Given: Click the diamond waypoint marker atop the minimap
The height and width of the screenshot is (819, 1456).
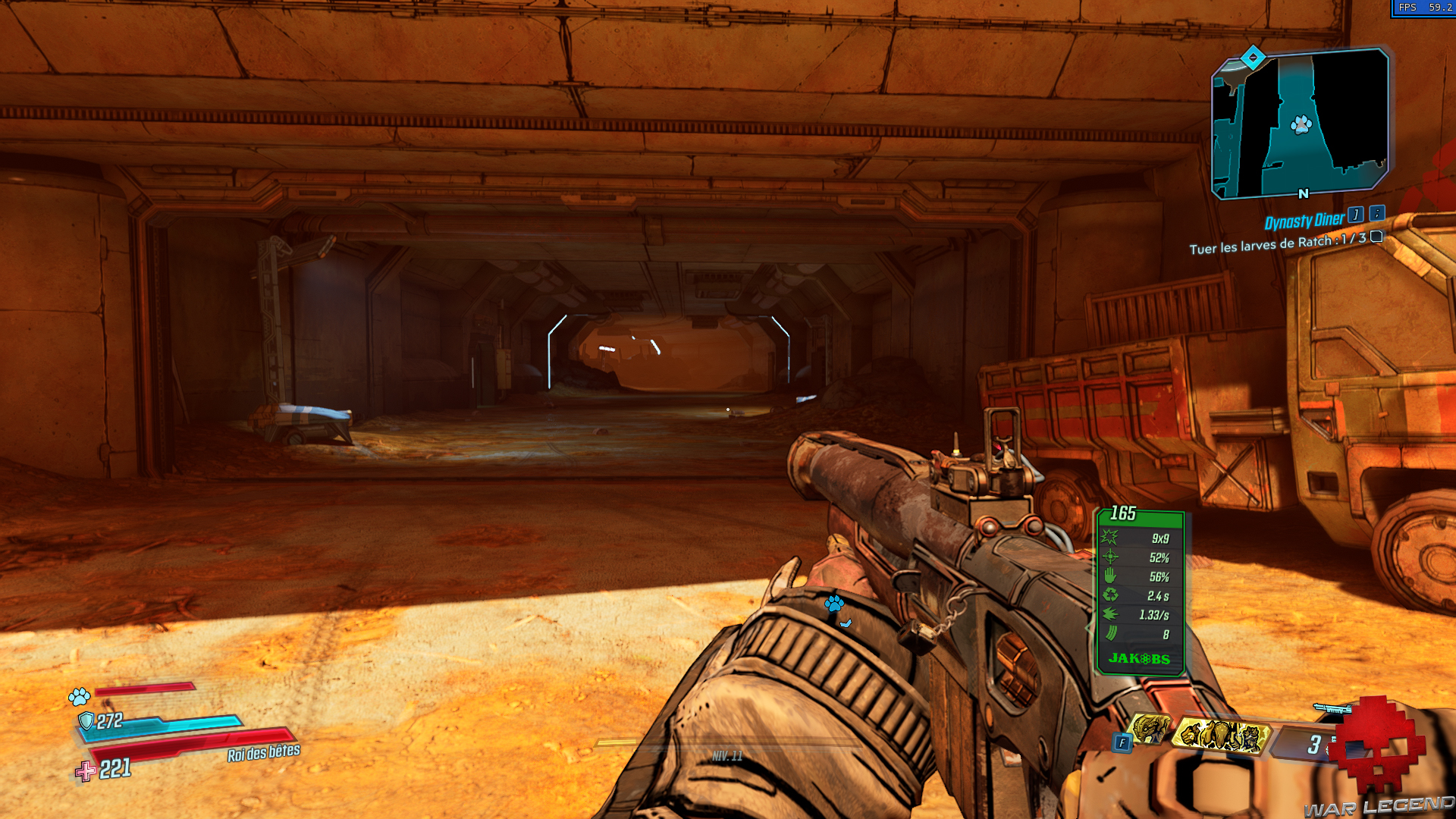Looking at the screenshot, I should (1253, 55).
